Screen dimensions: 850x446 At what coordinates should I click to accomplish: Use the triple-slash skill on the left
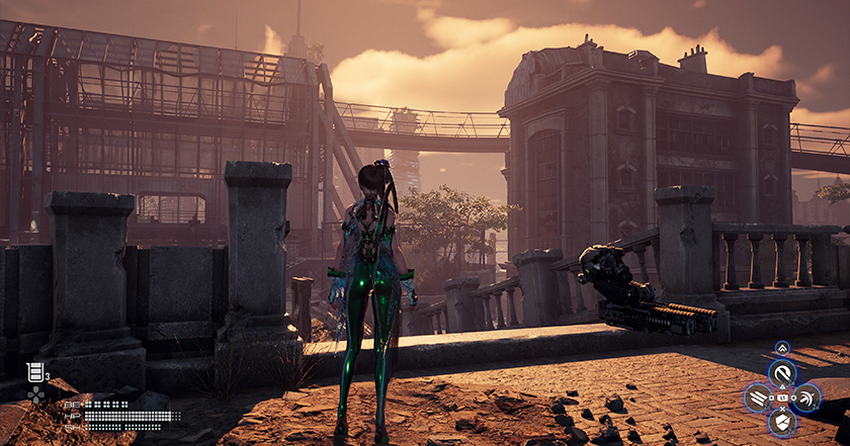[x=758, y=398]
